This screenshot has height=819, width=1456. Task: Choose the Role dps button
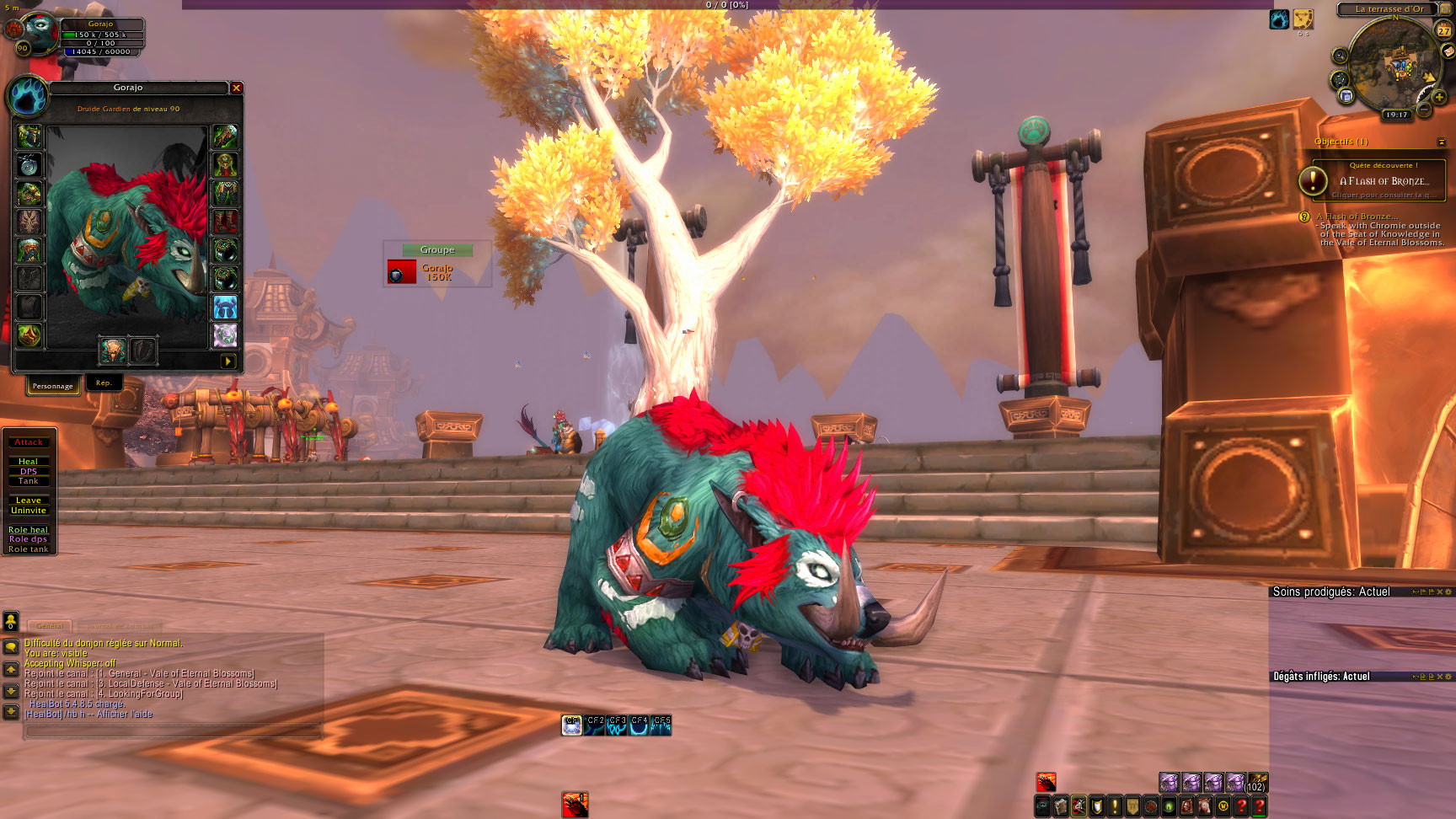29,539
